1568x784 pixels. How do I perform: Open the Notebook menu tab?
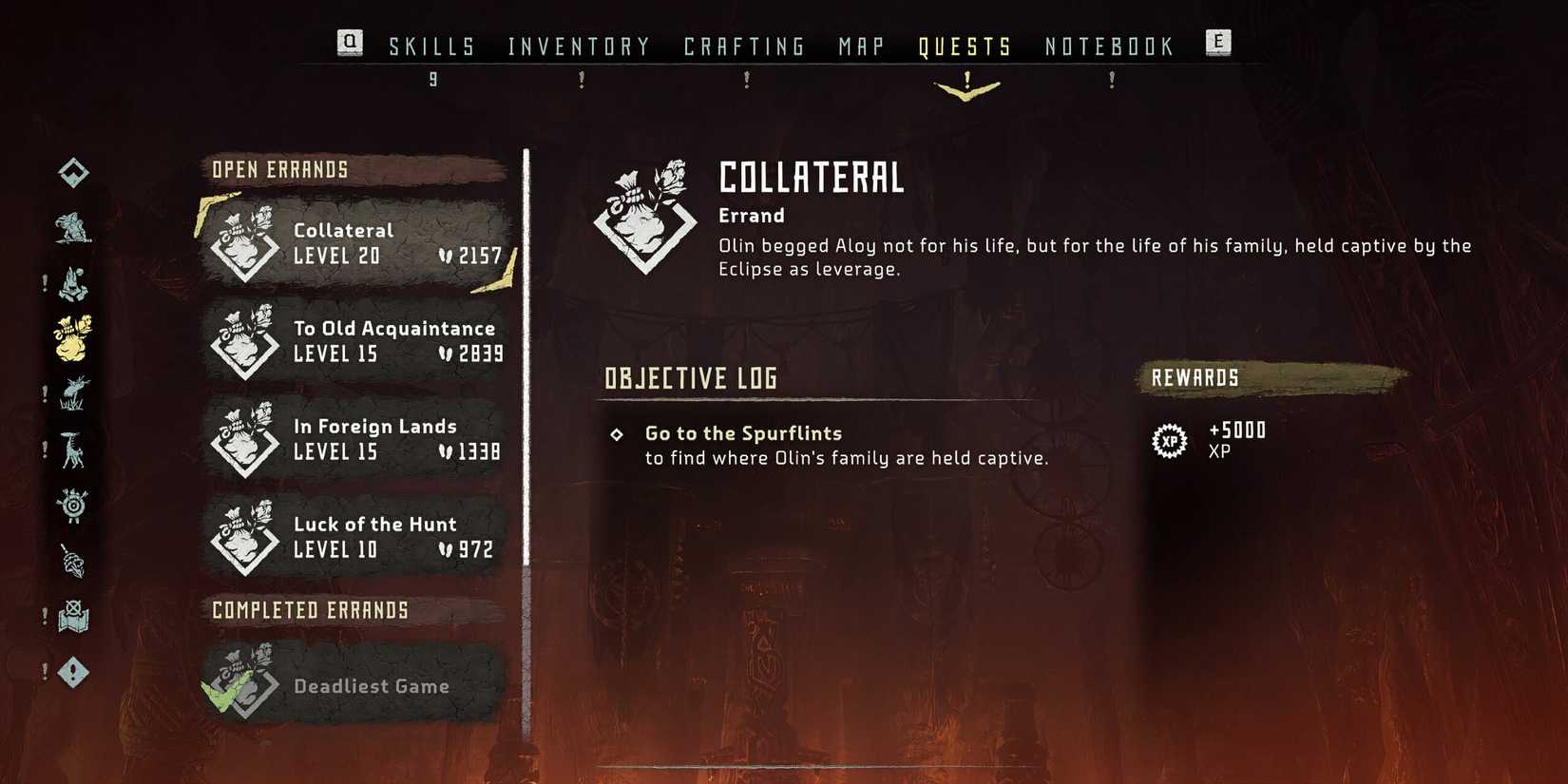(1108, 45)
